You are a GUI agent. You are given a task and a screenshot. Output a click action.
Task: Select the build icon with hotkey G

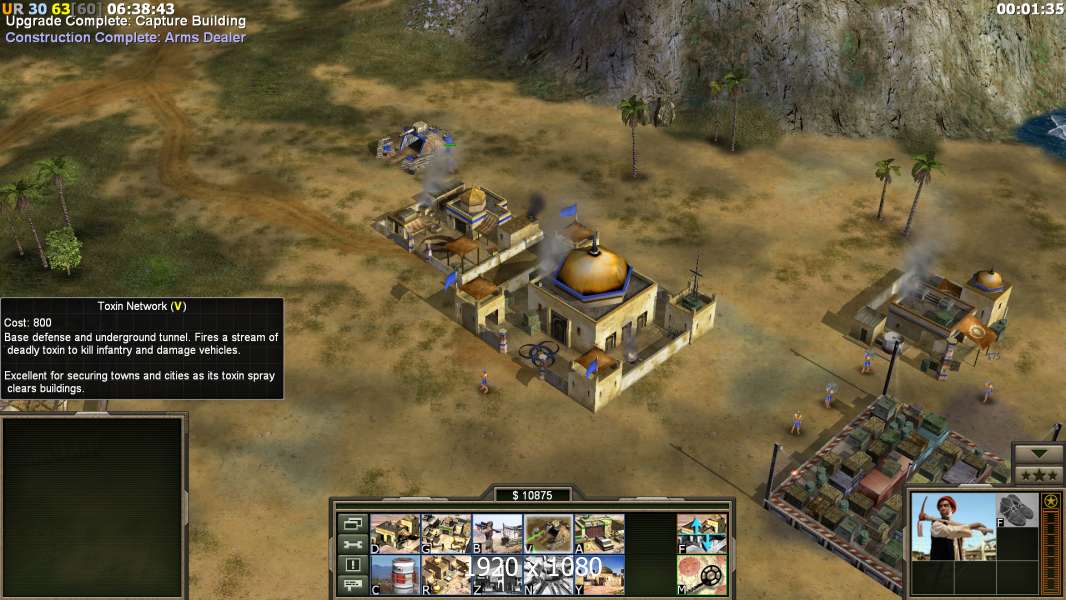pos(446,533)
